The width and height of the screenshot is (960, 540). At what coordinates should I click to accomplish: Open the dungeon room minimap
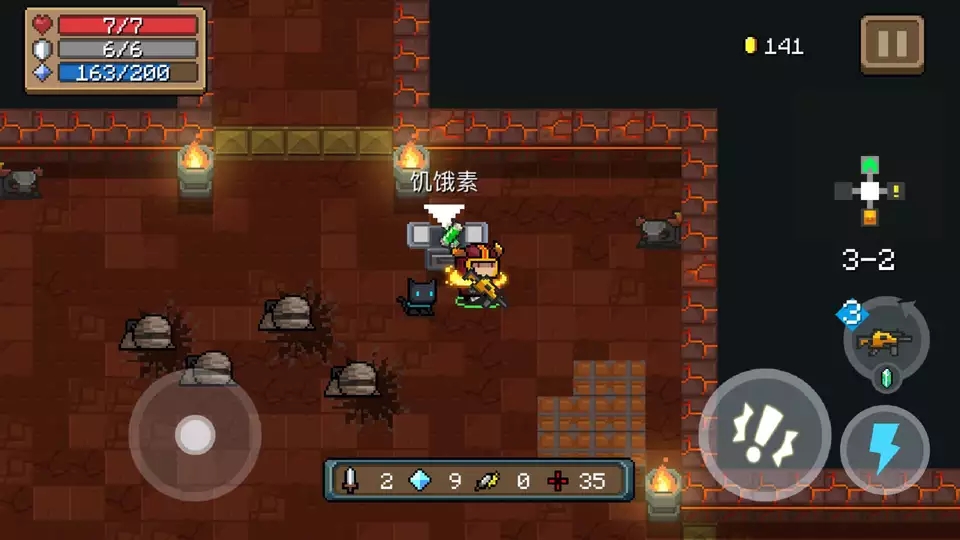tap(869, 191)
